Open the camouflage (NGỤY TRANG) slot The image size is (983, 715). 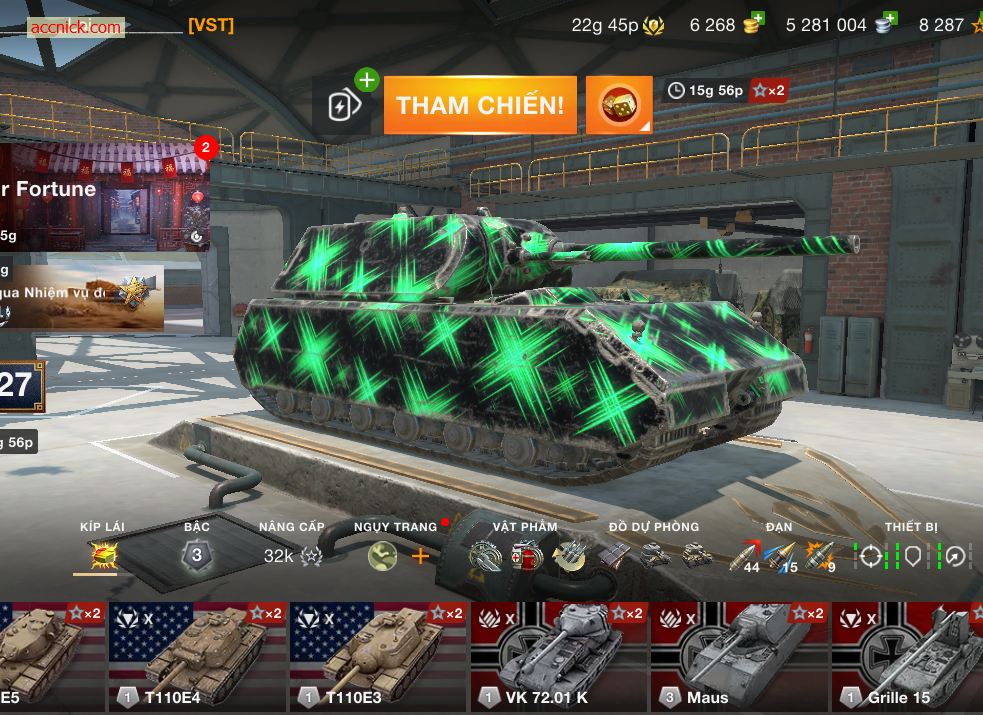[x=383, y=556]
